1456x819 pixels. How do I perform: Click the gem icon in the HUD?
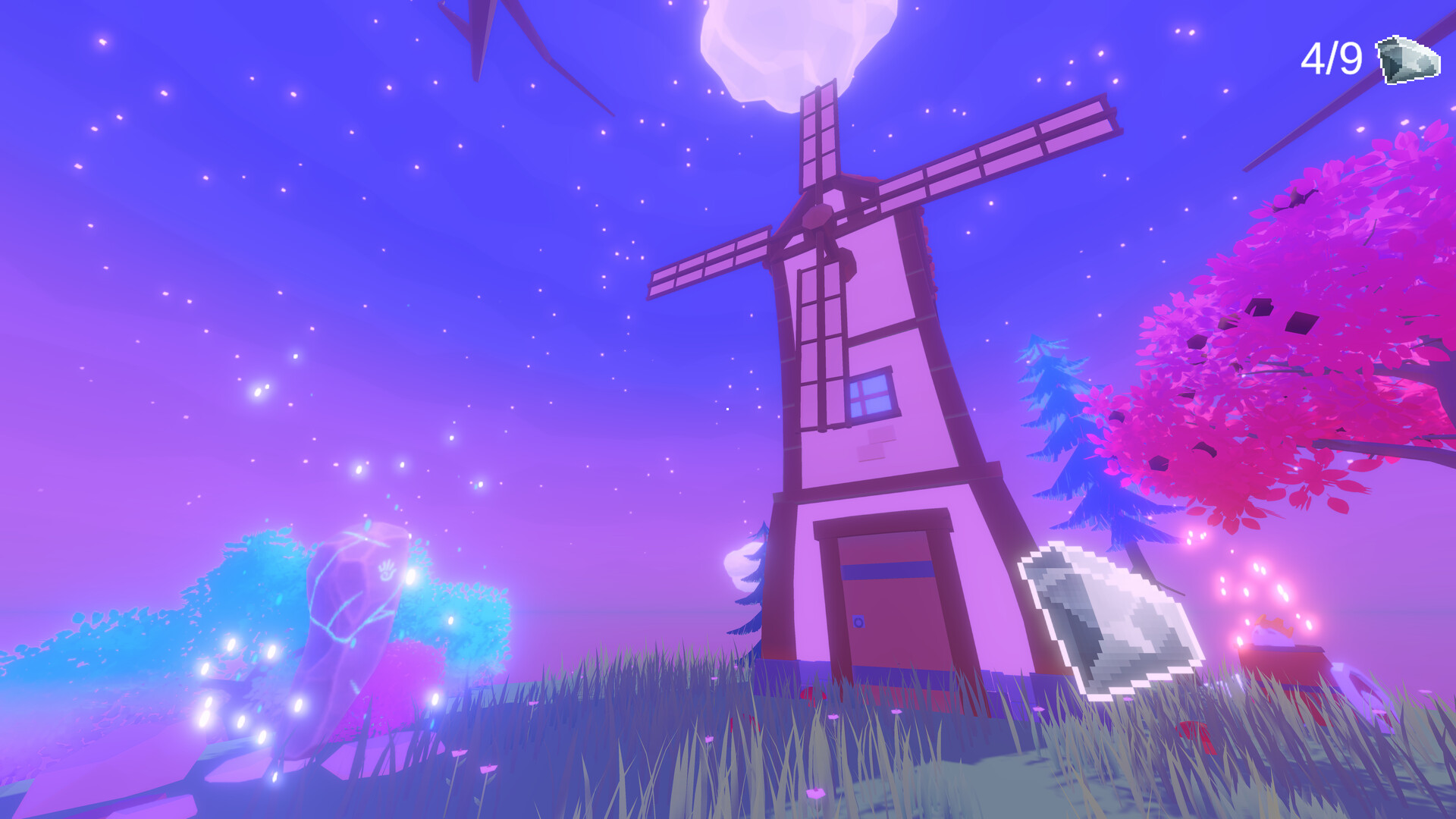[x=1407, y=59]
